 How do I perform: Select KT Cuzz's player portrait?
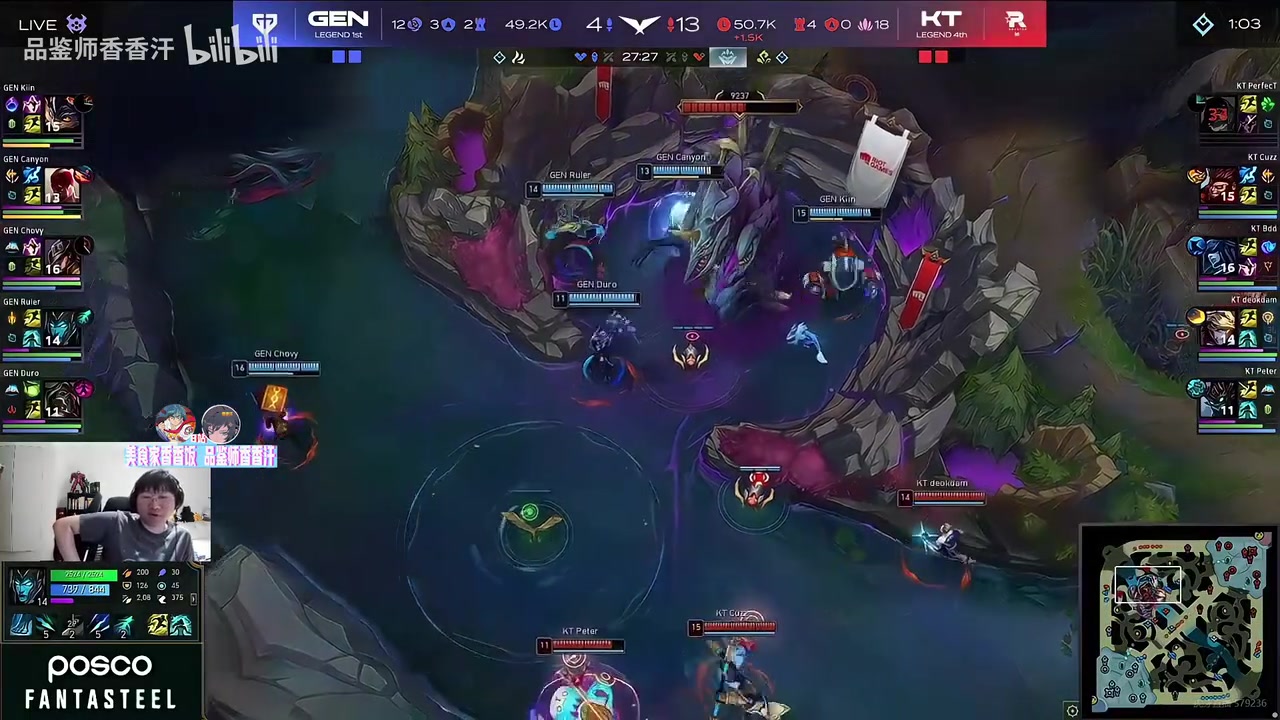(1218, 185)
